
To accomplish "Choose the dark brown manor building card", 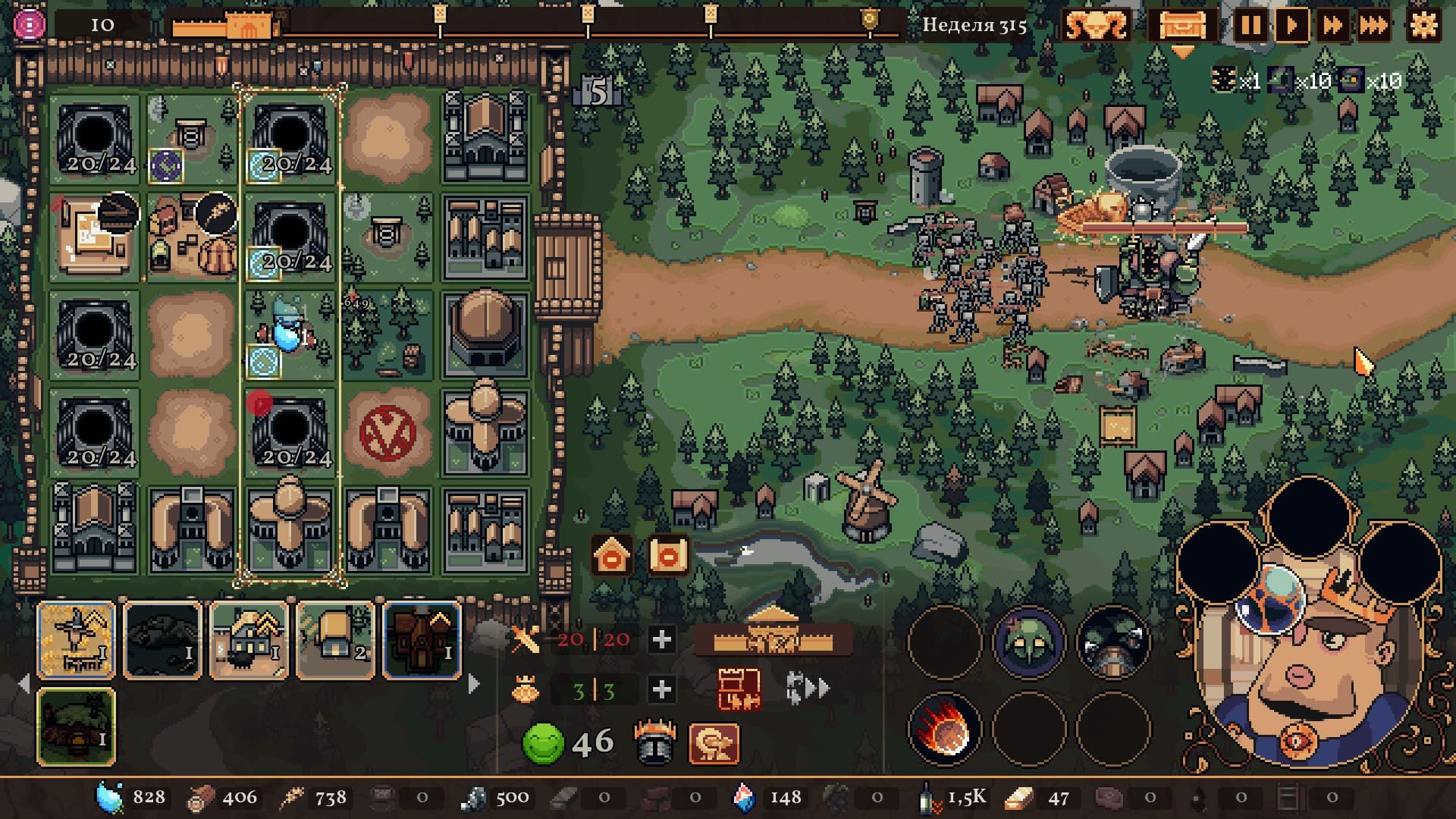I will click(x=422, y=640).
